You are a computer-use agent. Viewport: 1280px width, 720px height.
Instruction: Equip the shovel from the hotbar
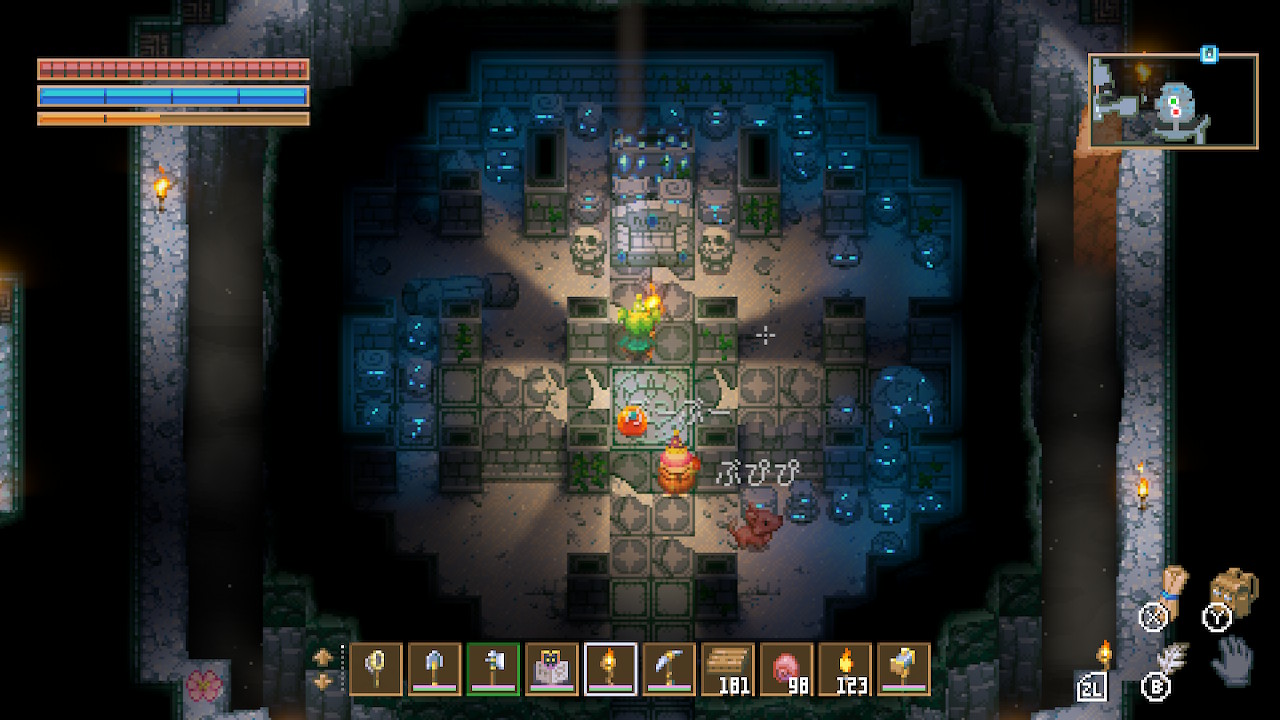435,668
